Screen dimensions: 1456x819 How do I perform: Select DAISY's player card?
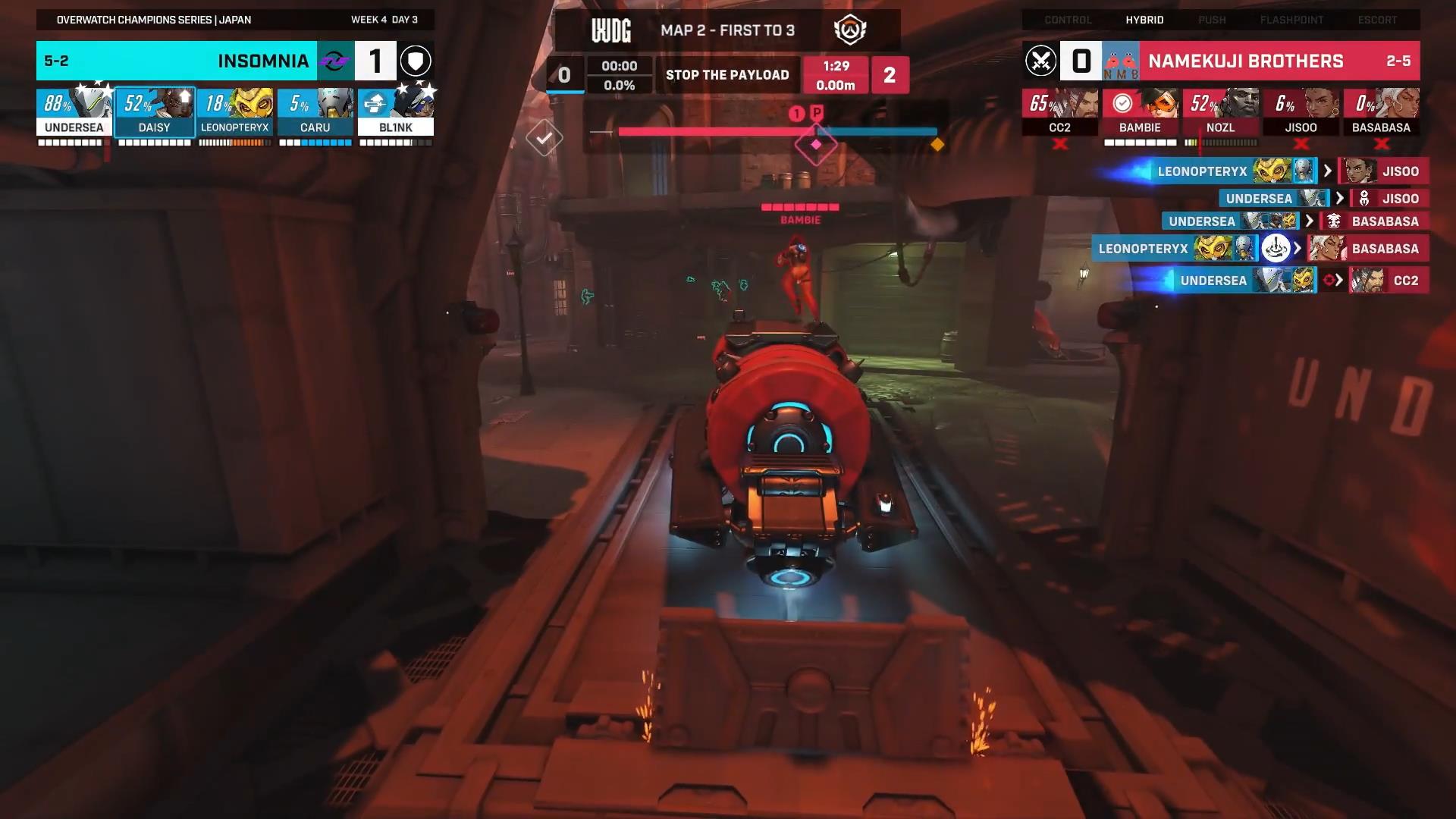click(155, 112)
